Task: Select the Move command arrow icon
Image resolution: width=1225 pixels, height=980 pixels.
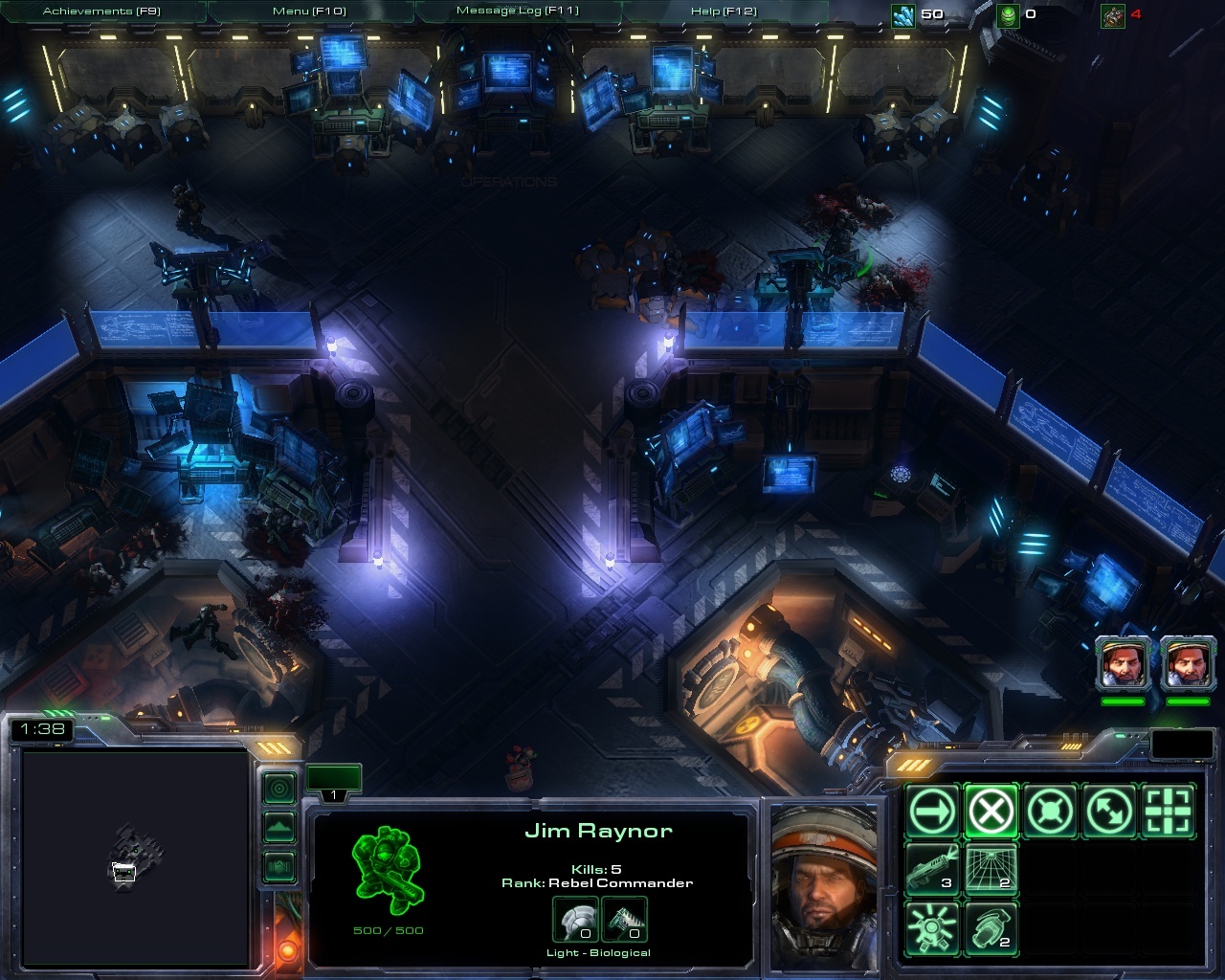Action: pyautogui.click(x=931, y=812)
